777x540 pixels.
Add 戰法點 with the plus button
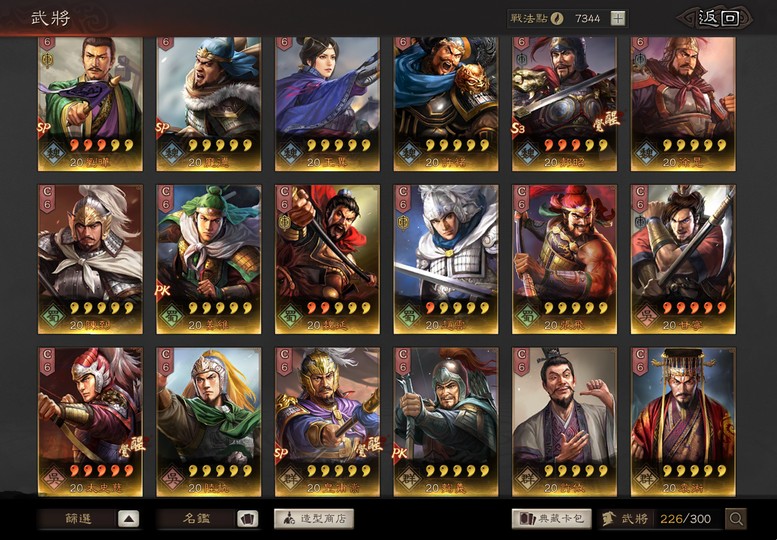tap(618, 18)
